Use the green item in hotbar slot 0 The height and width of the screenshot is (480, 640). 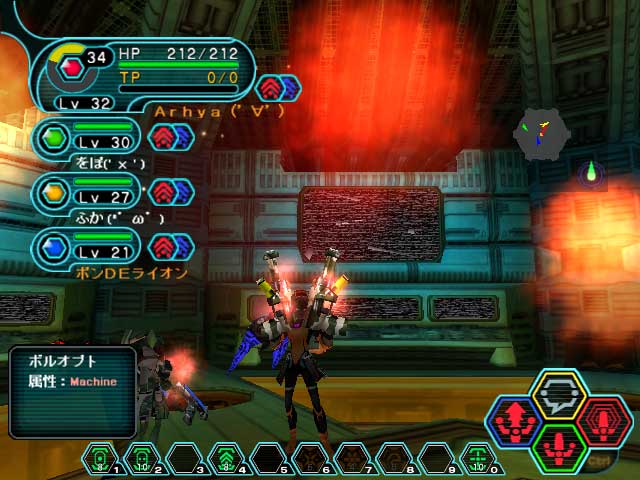click(x=477, y=460)
